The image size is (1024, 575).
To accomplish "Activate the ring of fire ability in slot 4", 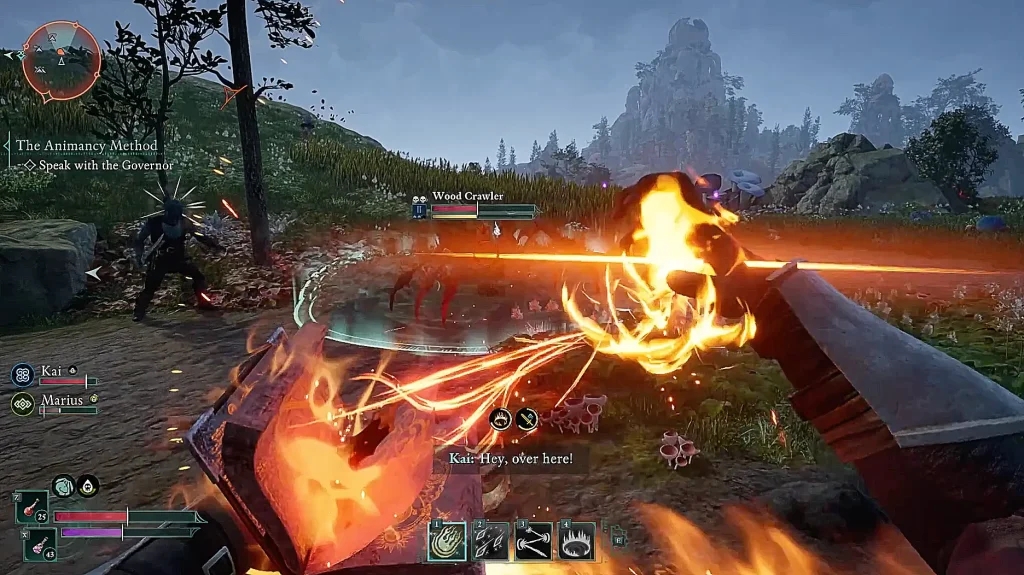I will pos(577,541).
